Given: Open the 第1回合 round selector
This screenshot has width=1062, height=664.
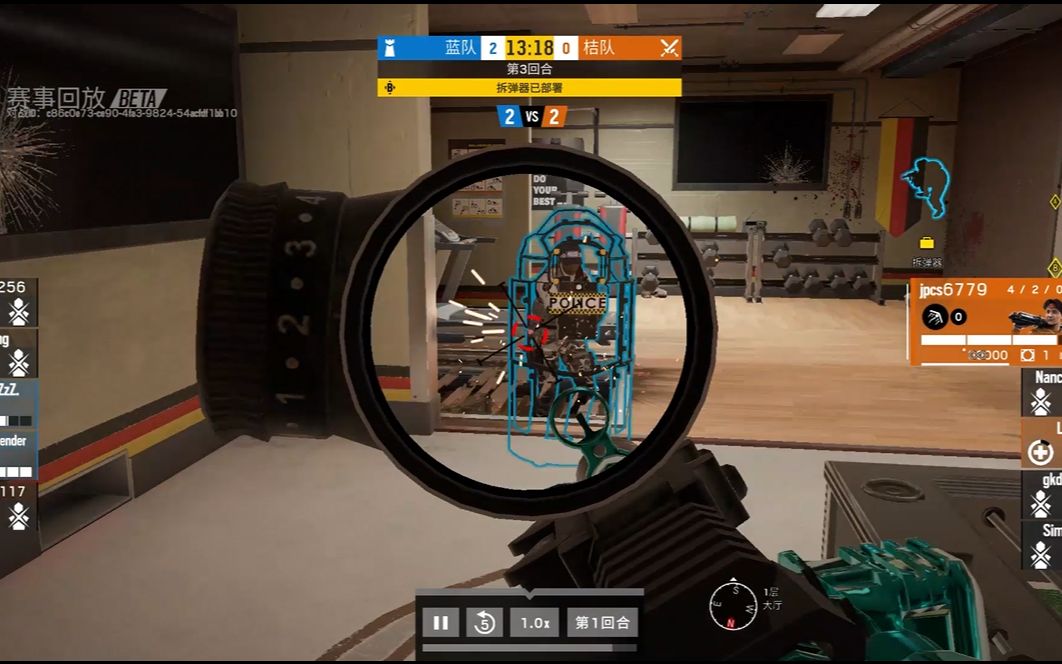Looking at the screenshot, I should coord(602,623).
